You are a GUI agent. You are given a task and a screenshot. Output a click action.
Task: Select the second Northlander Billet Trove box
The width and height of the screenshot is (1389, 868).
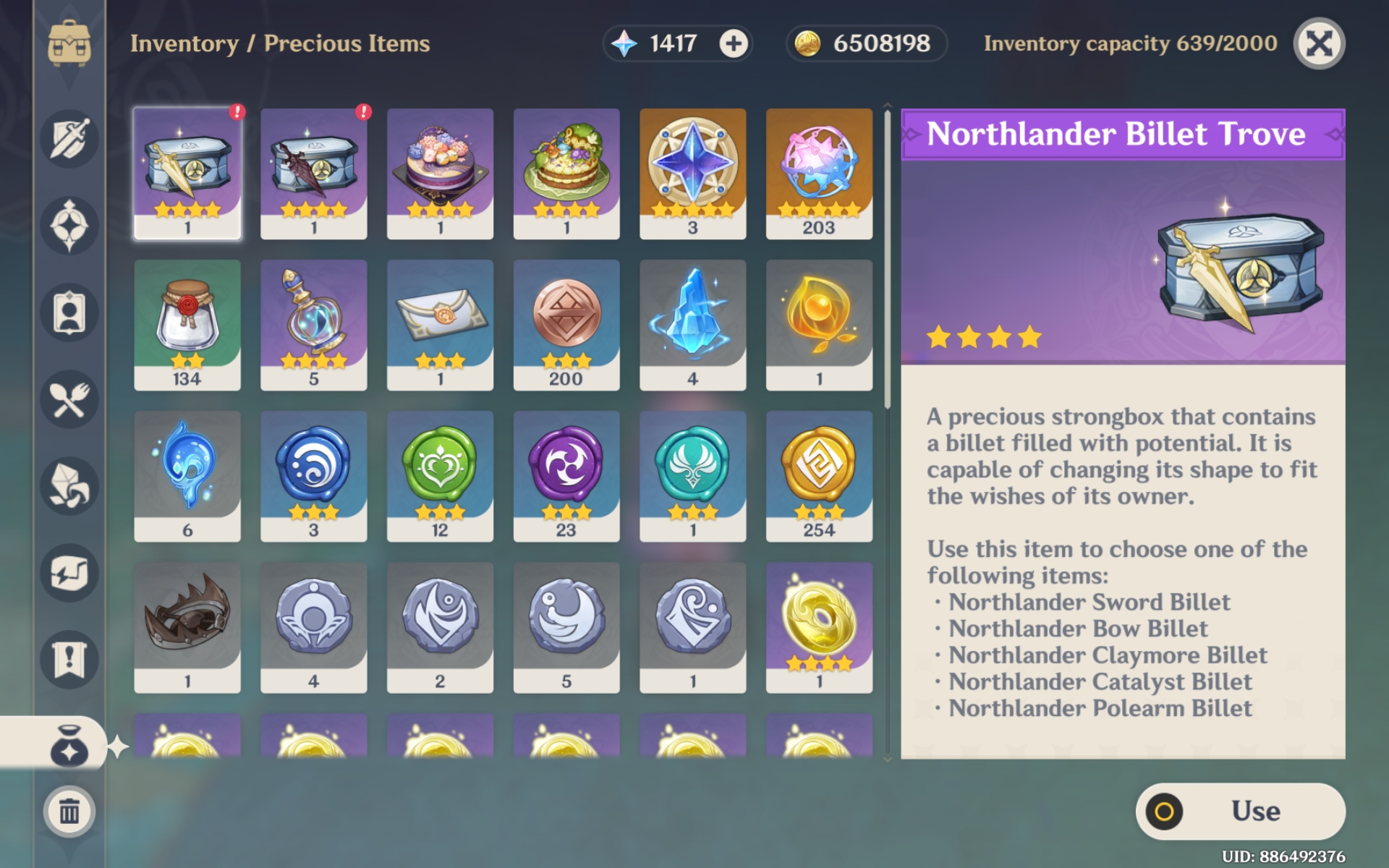click(x=313, y=174)
